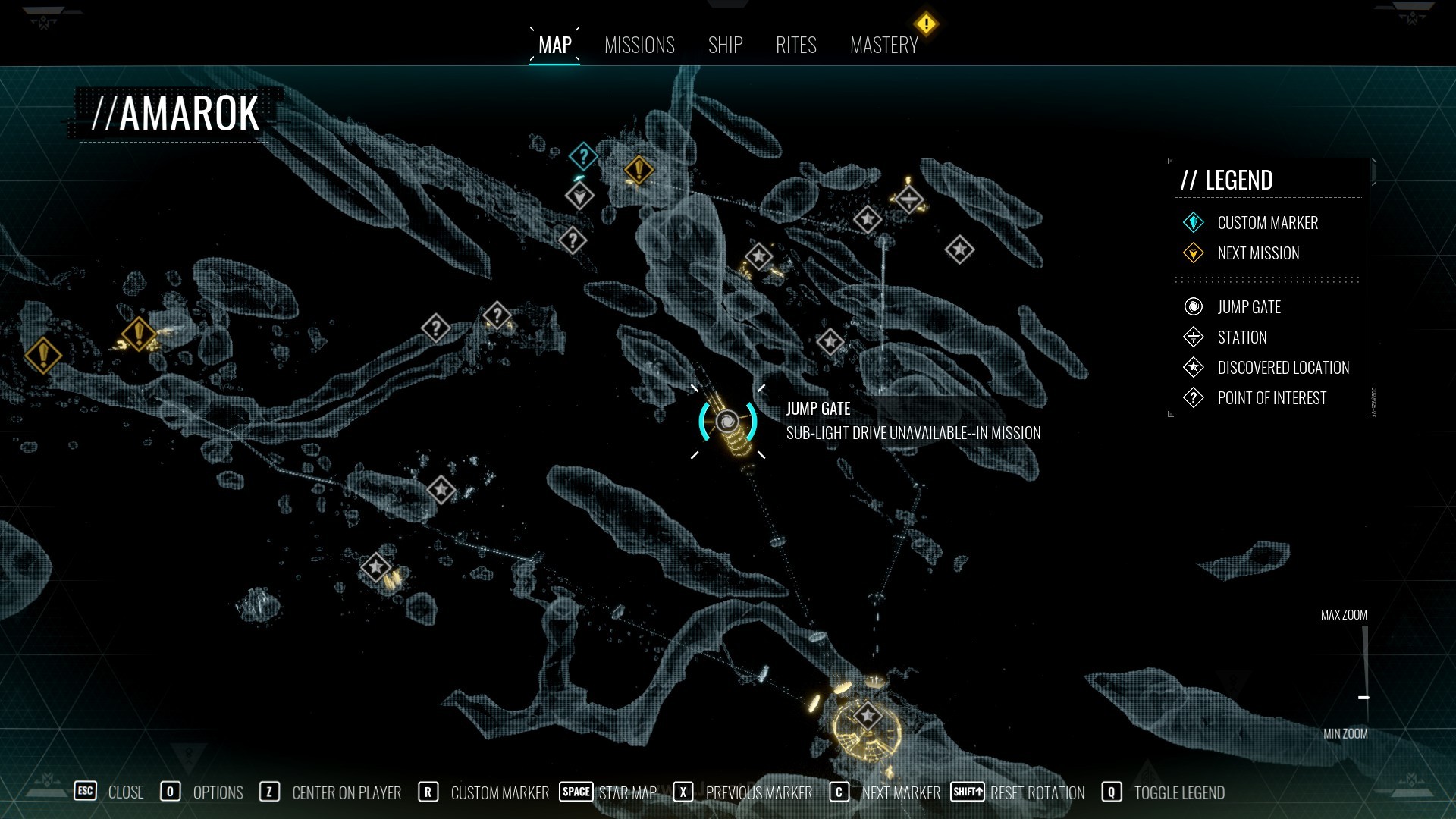Go to the Mastery tab
The height and width of the screenshot is (819, 1456).
click(883, 45)
